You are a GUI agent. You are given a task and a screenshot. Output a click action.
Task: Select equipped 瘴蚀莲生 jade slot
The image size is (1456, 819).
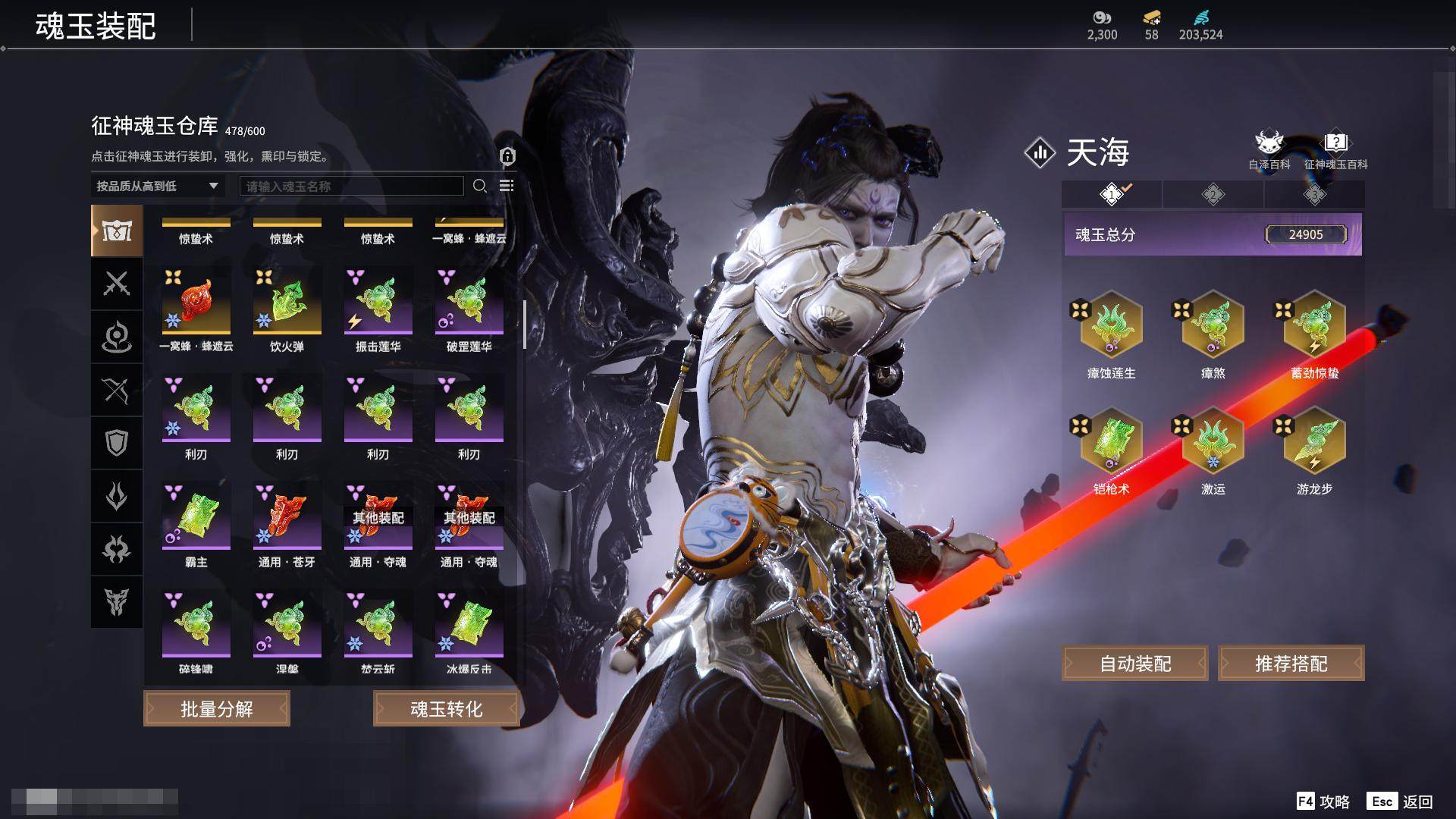[x=1111, y=326]
